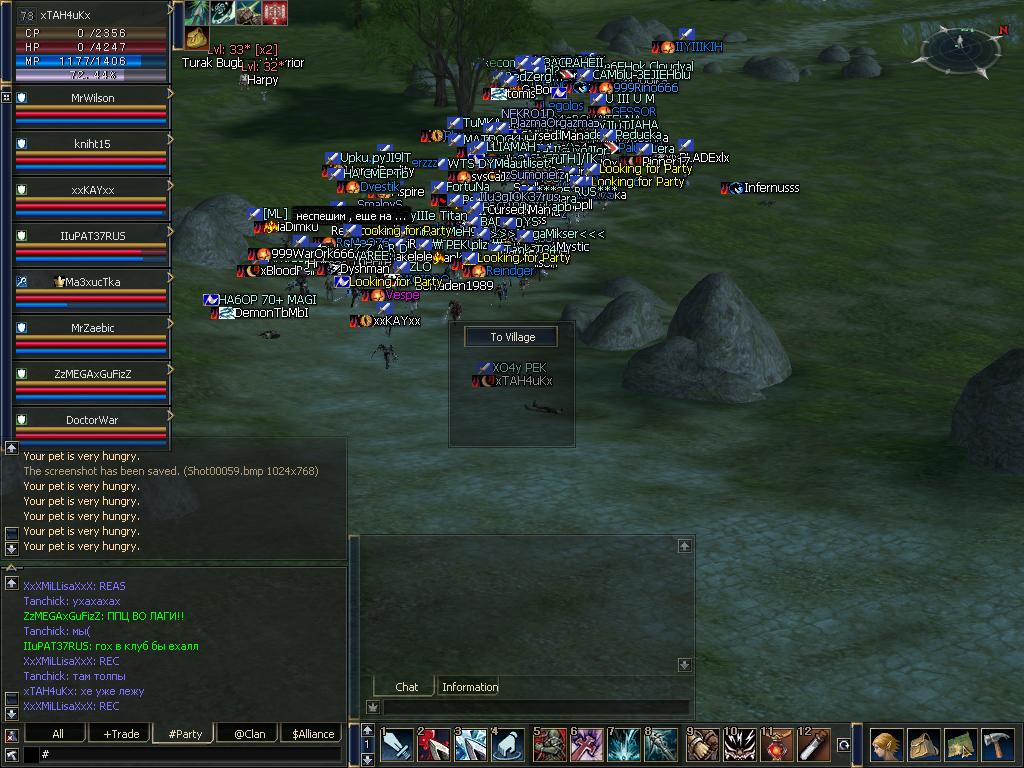Viewport: 1024px width, 768px height.
Task: Open the character status elf portrait icon
Action: point(886,746)
